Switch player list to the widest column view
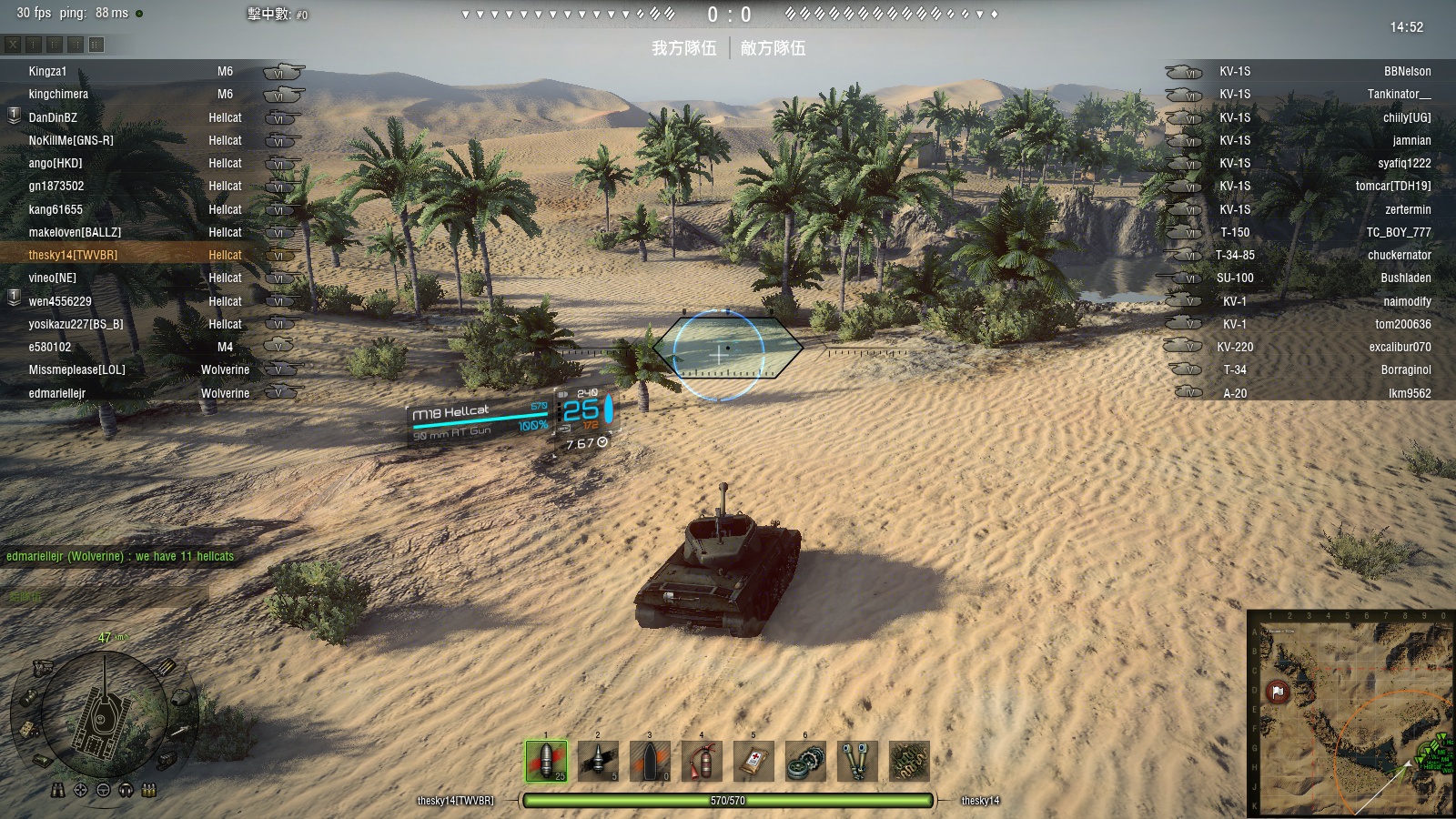 click(96, 44)
